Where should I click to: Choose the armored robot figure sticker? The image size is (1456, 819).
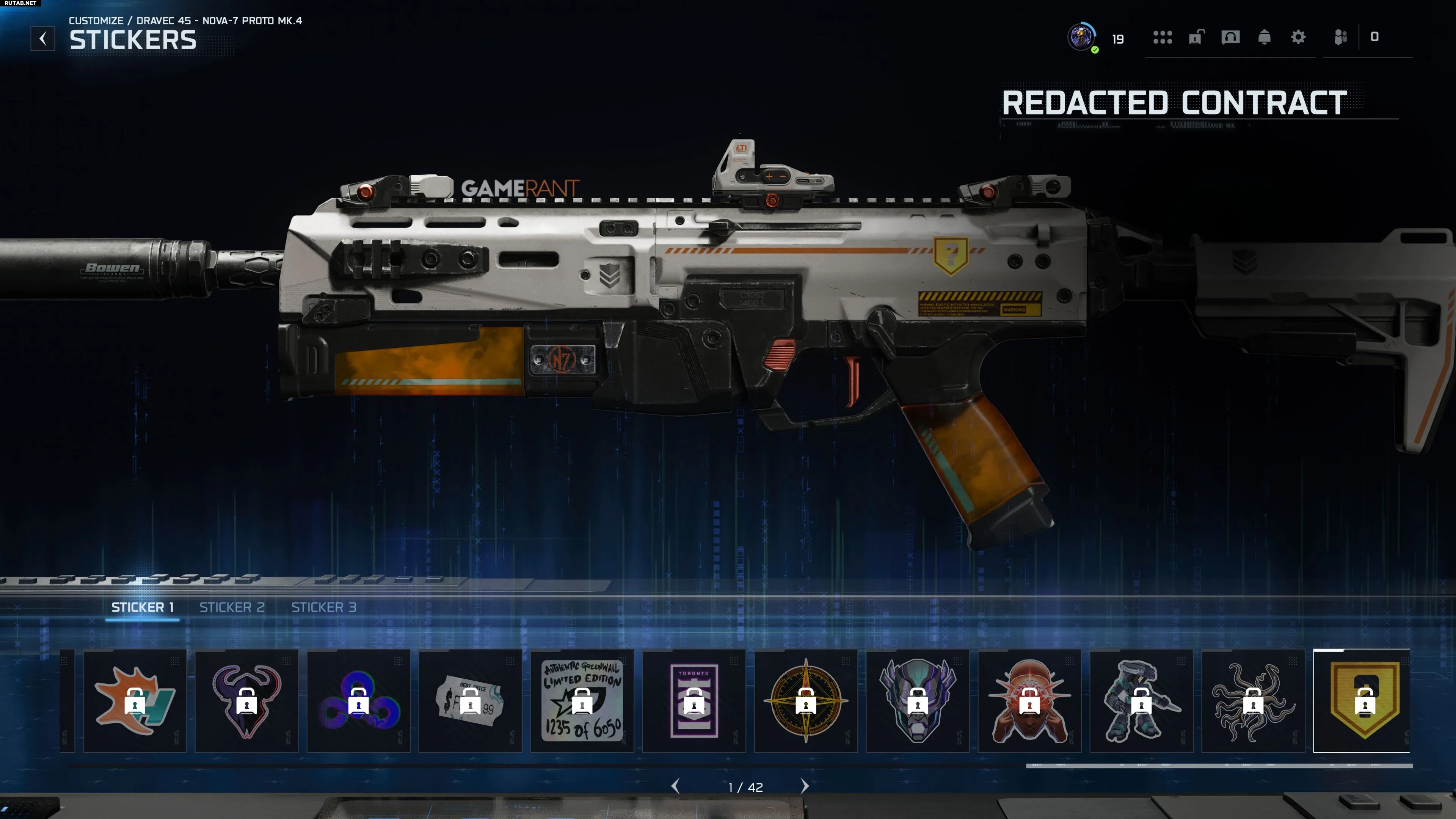tap(1141, 701)
